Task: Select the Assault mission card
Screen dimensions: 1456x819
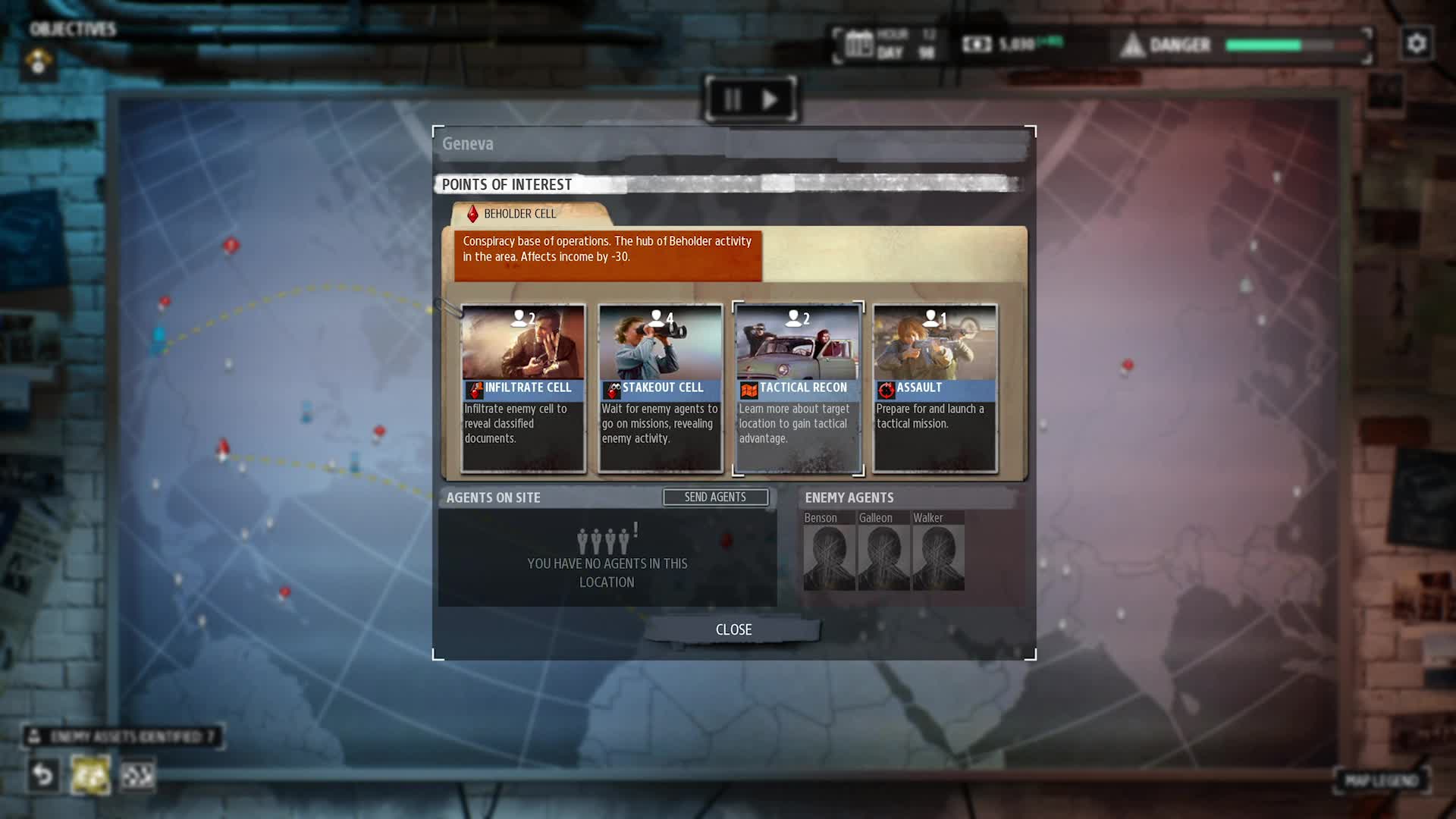Action: click(935, 388)
